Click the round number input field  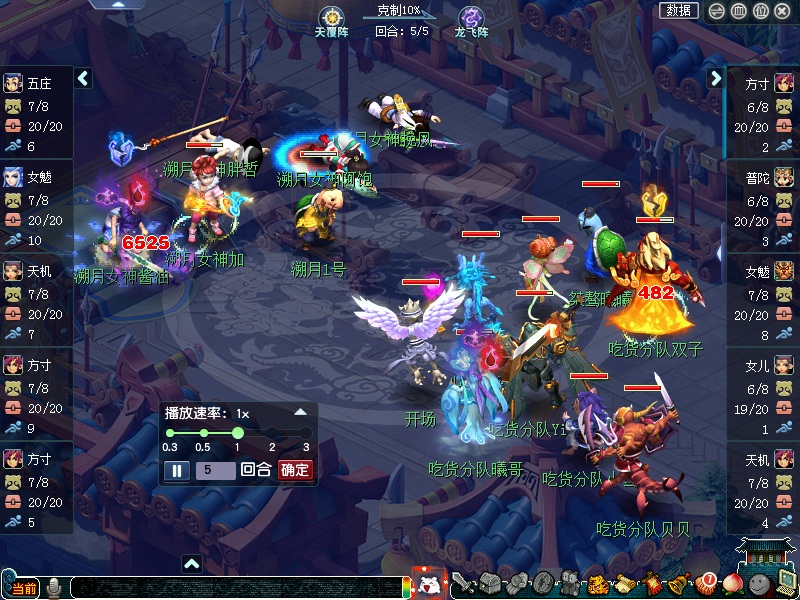coord(215,470)
